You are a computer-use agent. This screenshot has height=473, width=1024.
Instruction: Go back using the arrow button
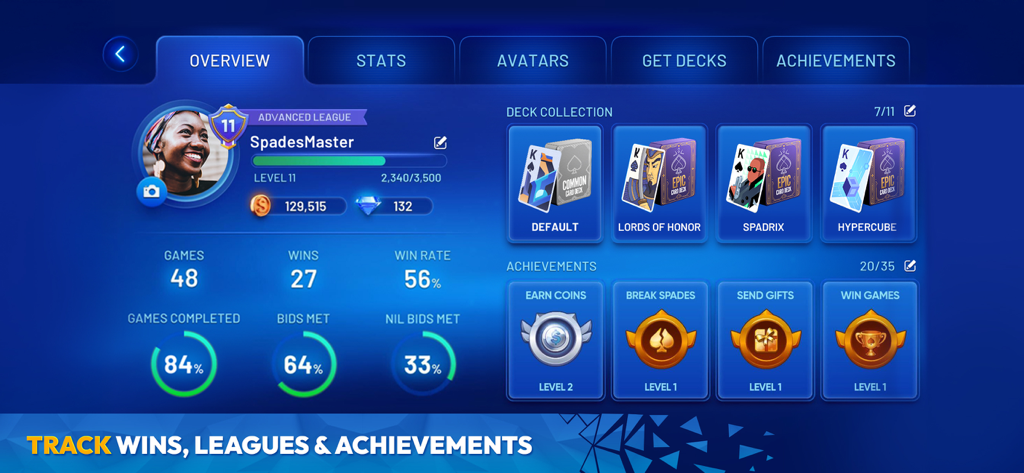click(121, 54)
